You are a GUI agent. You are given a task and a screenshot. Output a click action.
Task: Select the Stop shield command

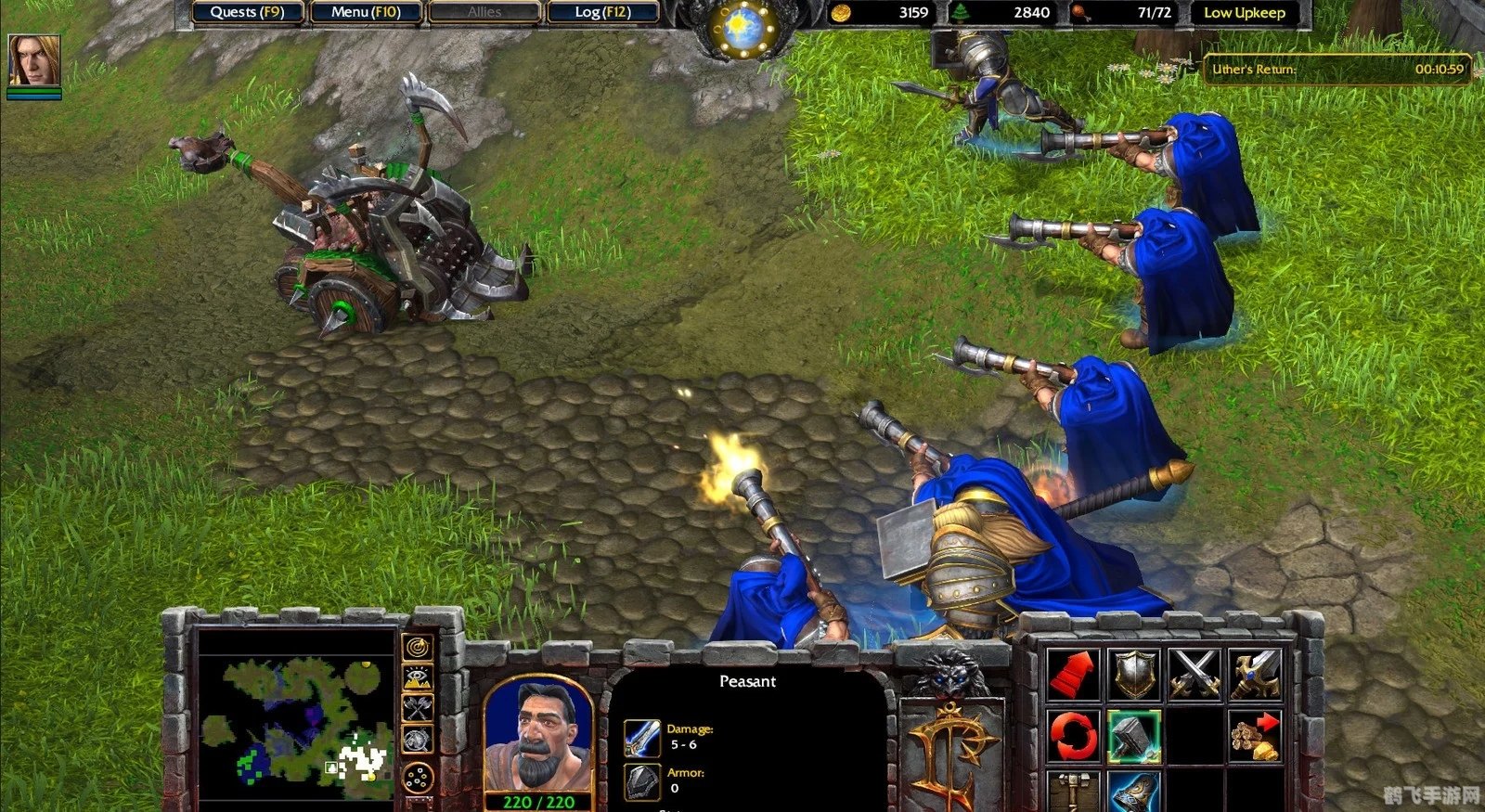(x=1134, y=674)
